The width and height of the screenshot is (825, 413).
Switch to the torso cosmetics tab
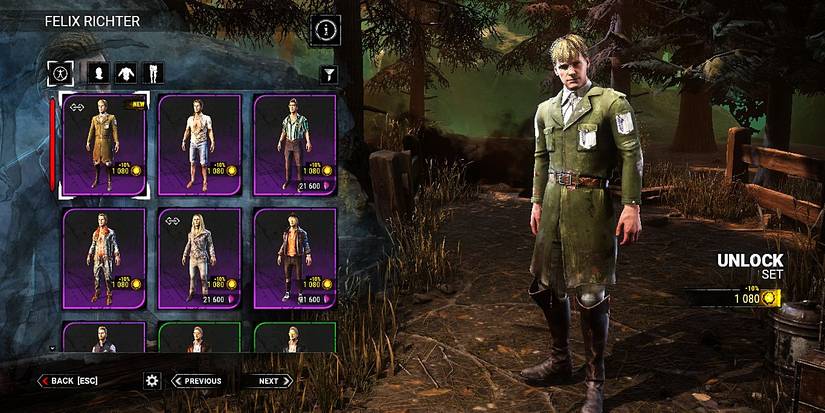pyautogui.click(x=125, y=72)
